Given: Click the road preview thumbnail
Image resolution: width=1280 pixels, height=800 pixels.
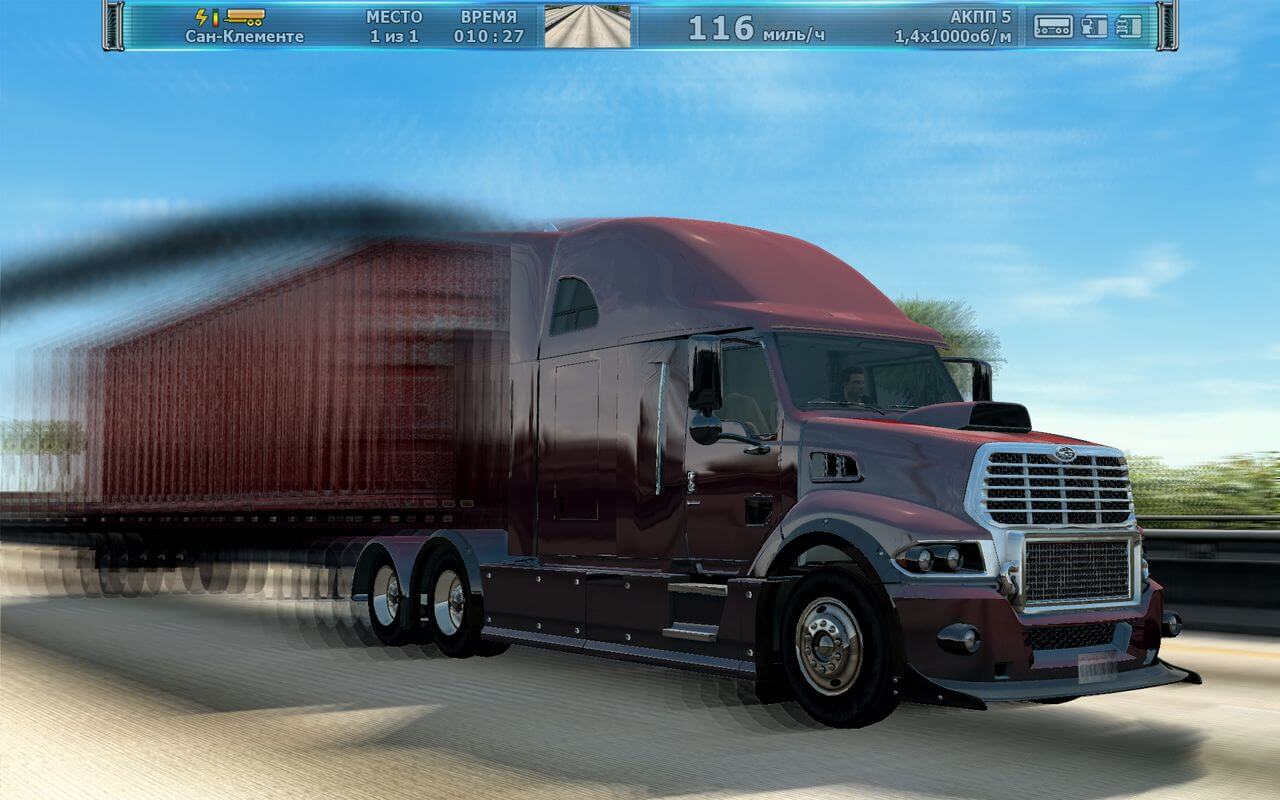Looking at the screenshot, I should (587, 26).
